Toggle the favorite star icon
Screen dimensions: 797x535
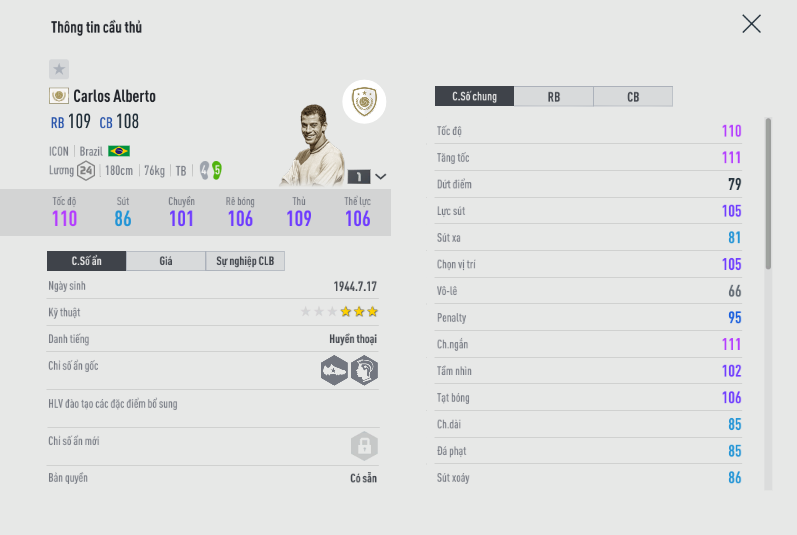[59, 69]
